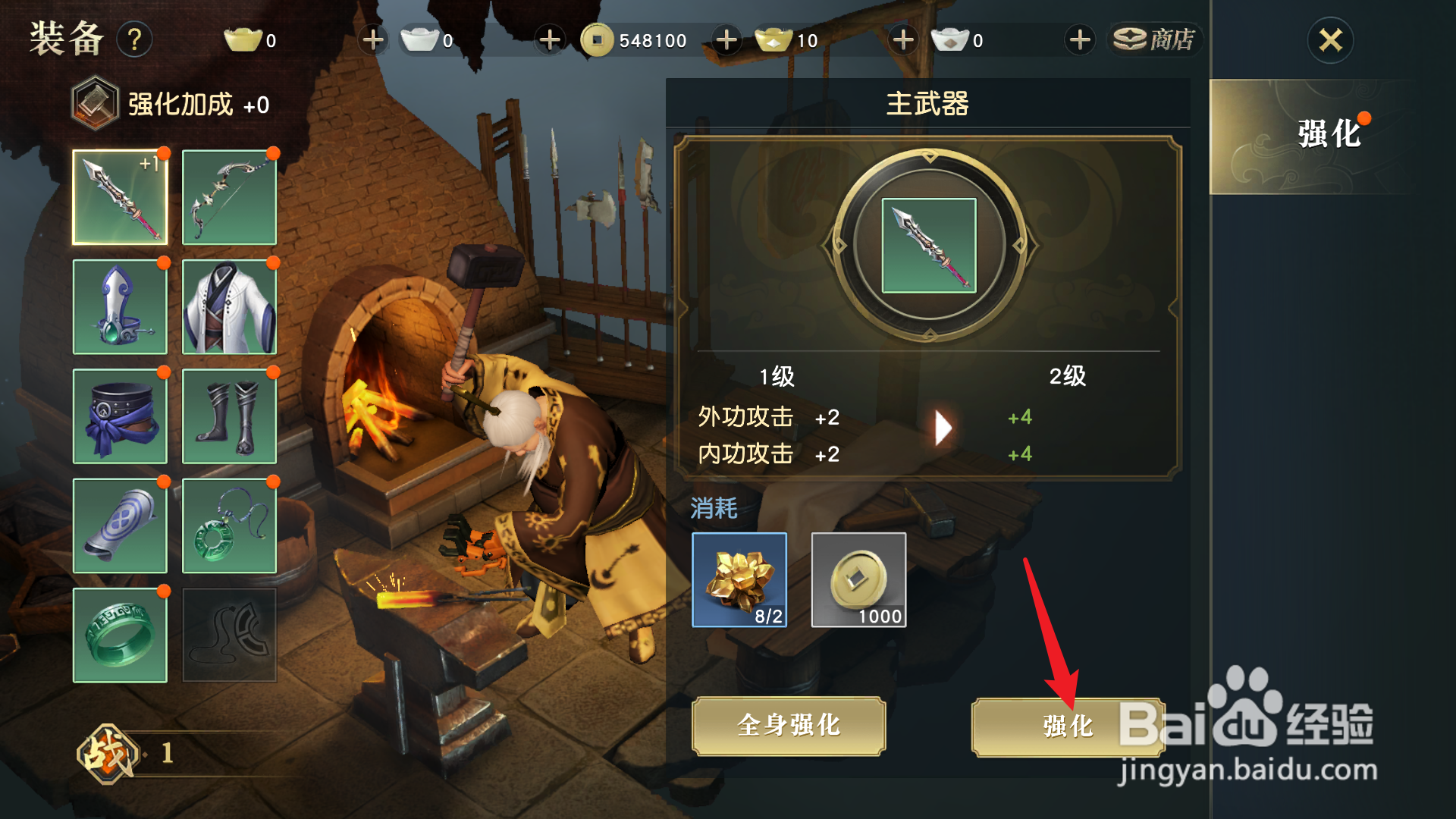1456x819 pixels.
Task: Select the white robe chest armor slot
Action: tap(229, 306)
